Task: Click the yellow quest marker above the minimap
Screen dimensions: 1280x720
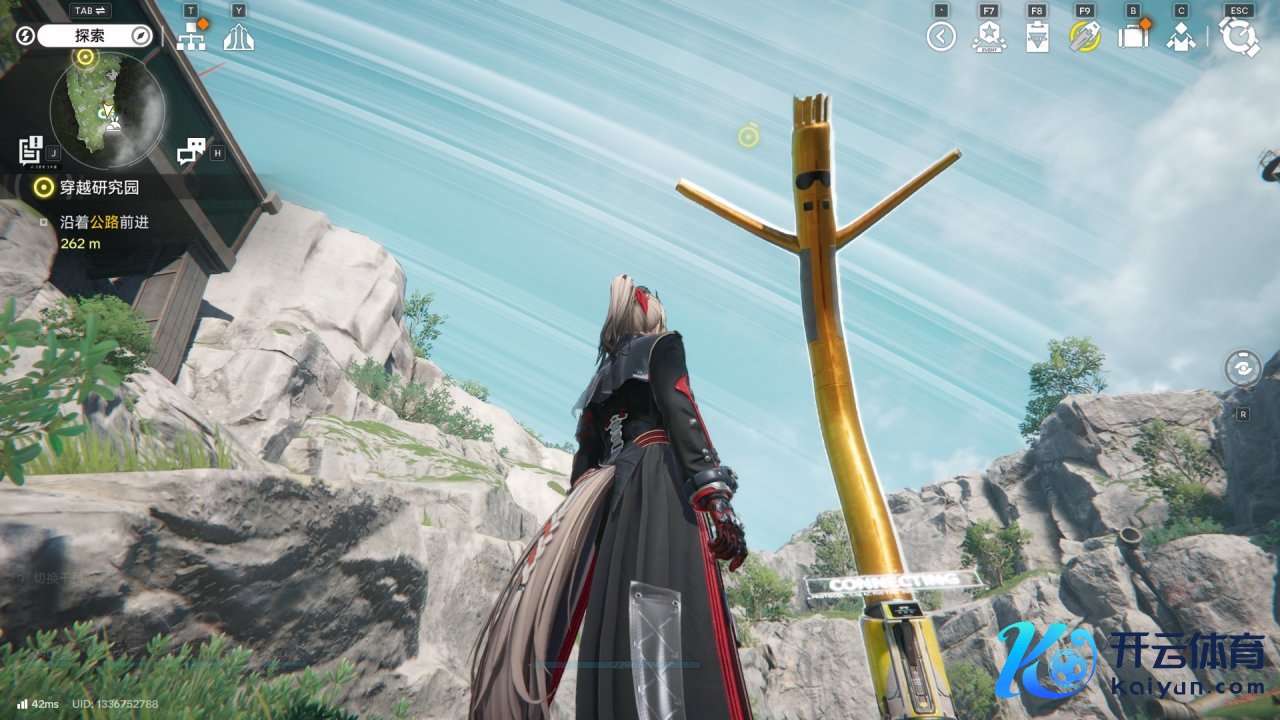Action: (86, 56)
